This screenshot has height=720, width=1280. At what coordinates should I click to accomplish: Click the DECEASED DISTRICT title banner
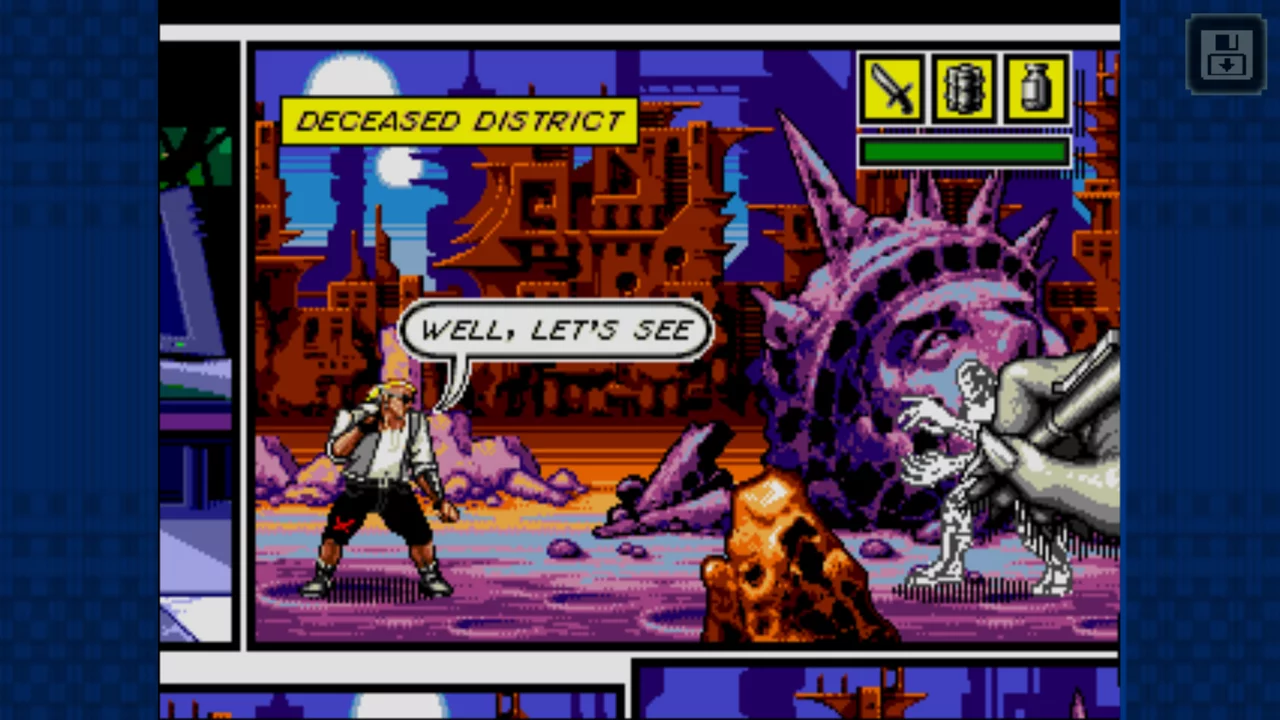click(460, 120)
